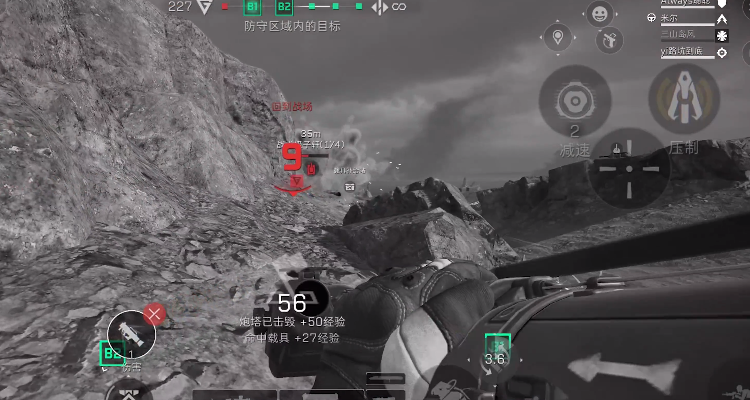This screenshot has height=400, width=750.
Task: Tap the B2 objective indicator at top
Action: coord(284,8)
